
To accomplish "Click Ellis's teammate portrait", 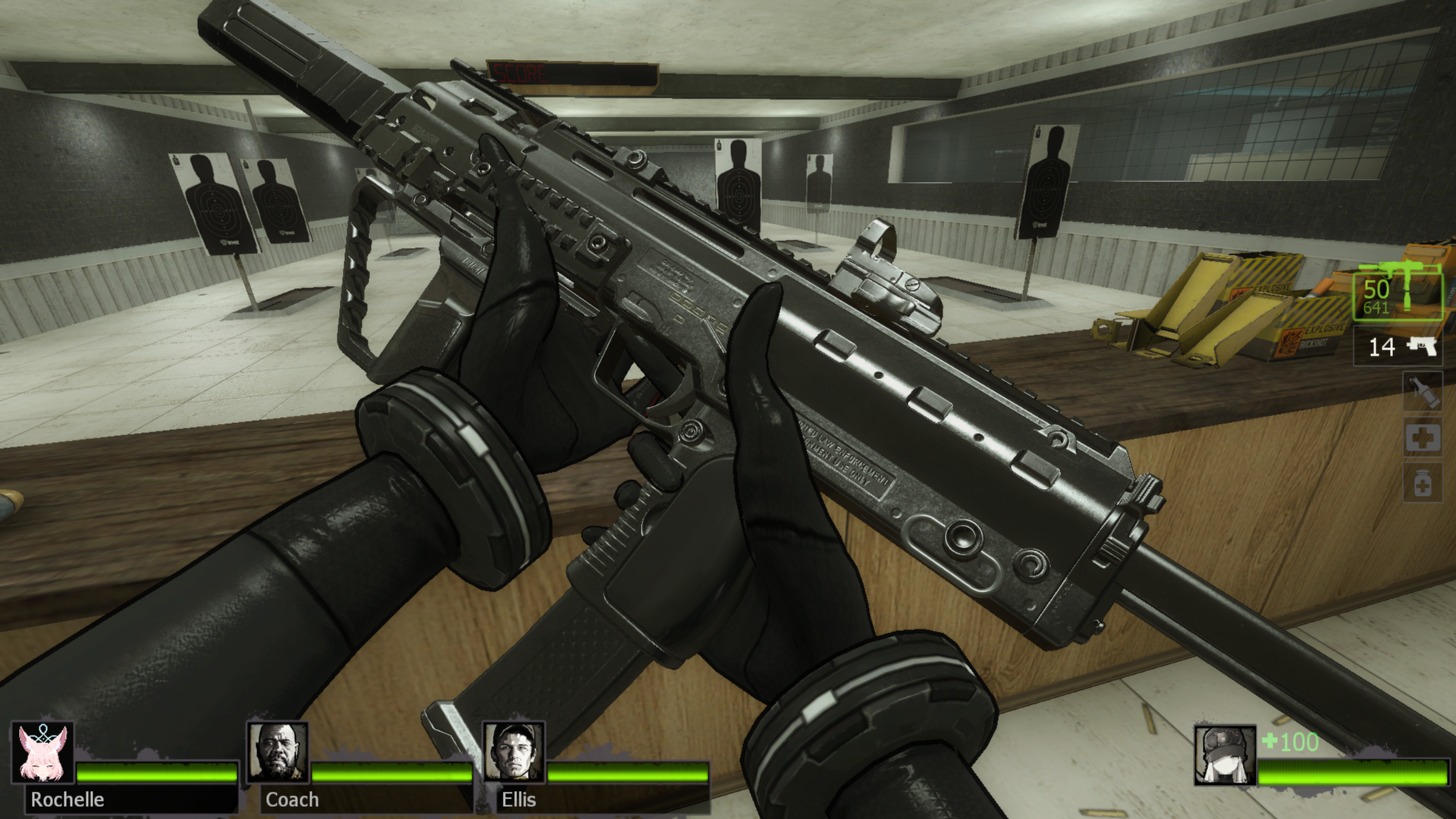I will (514, 753).
